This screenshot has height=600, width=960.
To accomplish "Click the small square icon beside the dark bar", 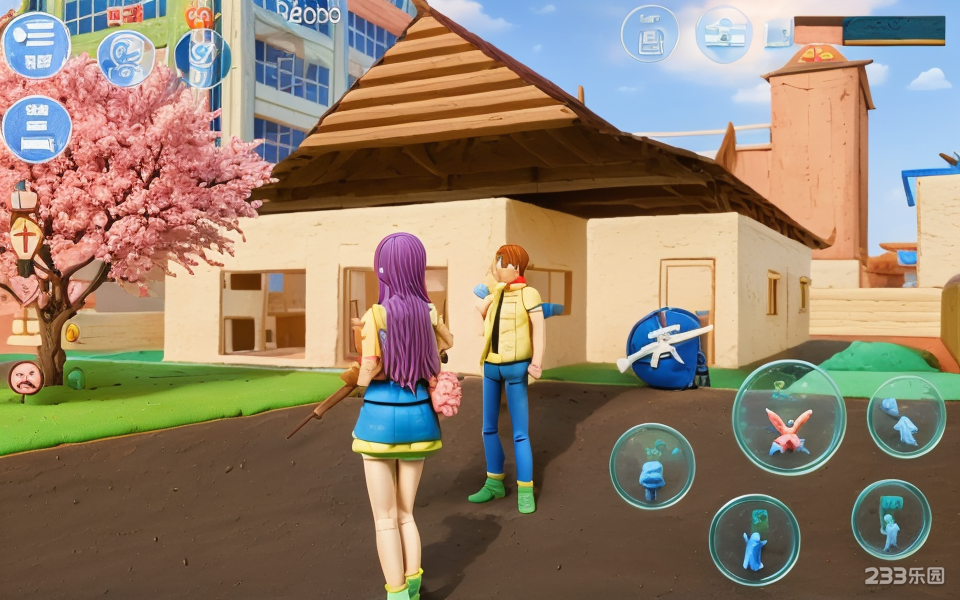I will [777, 35].
